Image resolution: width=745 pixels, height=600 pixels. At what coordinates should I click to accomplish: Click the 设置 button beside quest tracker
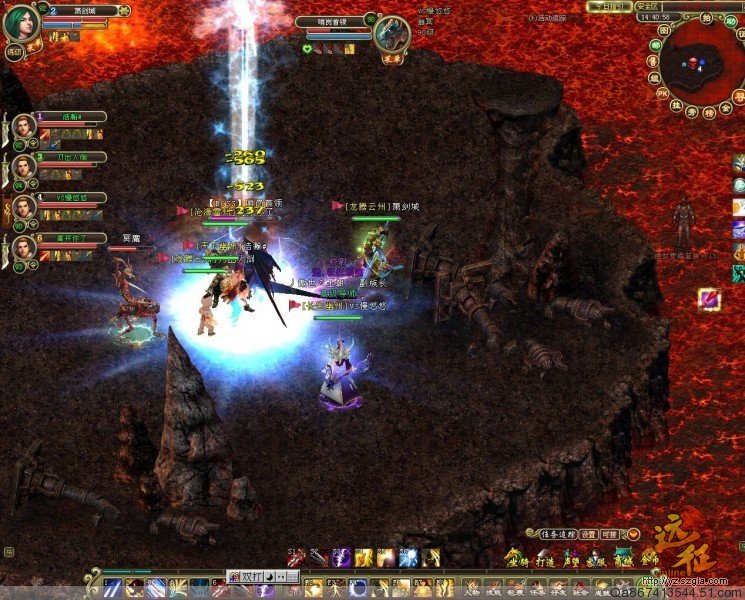pyautogui.click(x=589, y=534)
